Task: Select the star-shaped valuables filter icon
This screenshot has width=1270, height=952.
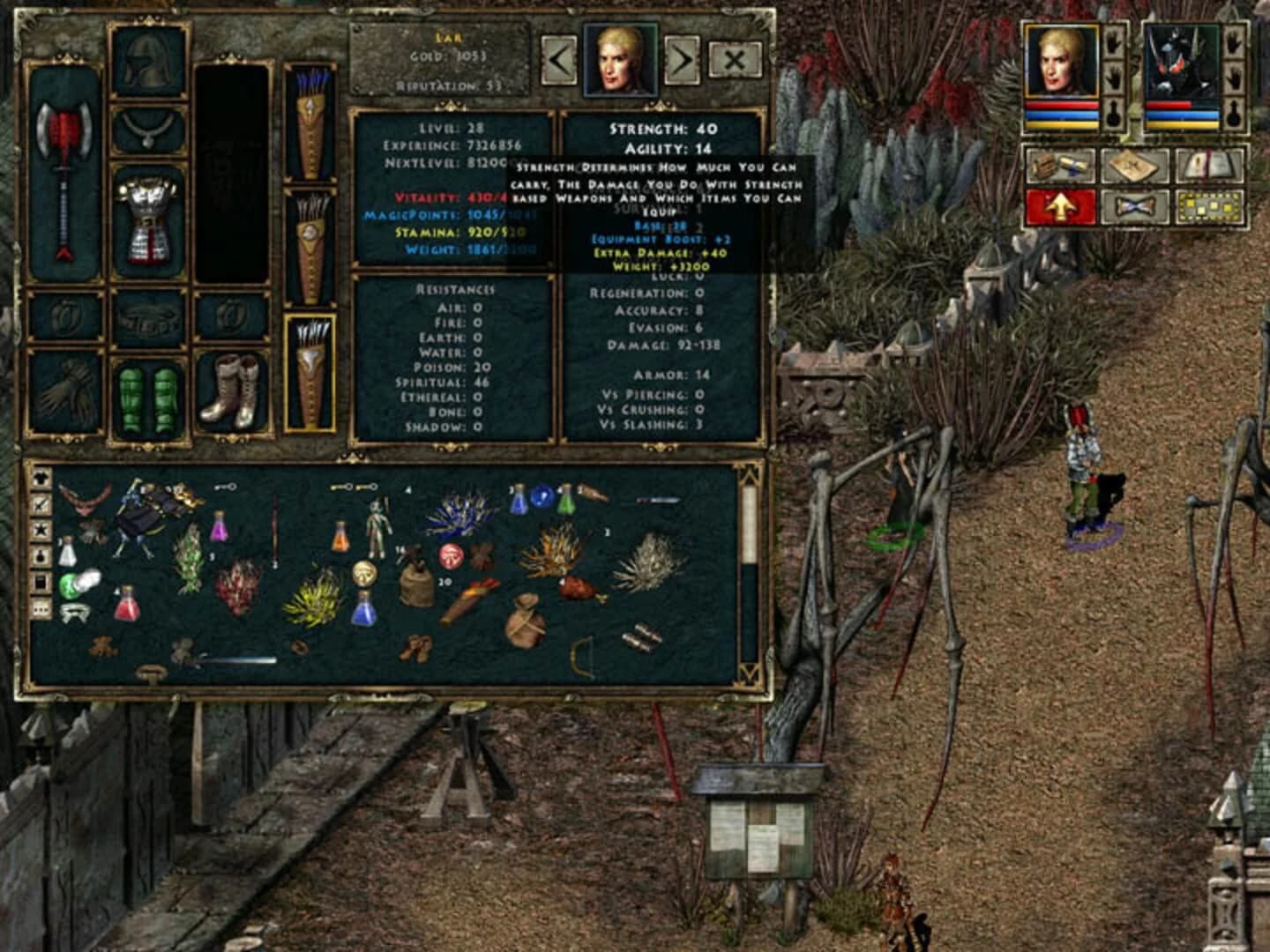Action: click(x=40, y=529)
